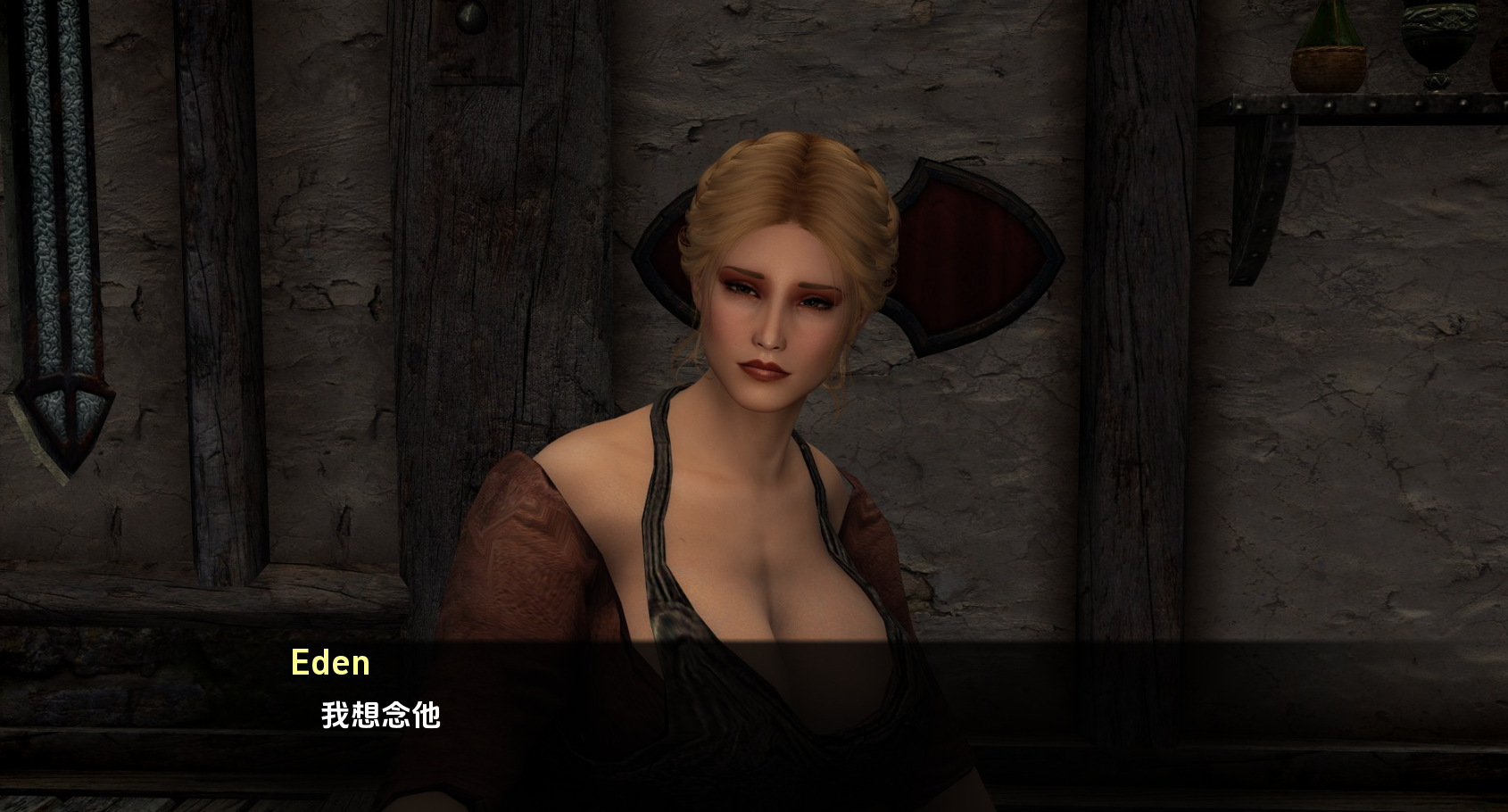
Task: Advance Eden's dialogue text box
Action: click(754, 714)
